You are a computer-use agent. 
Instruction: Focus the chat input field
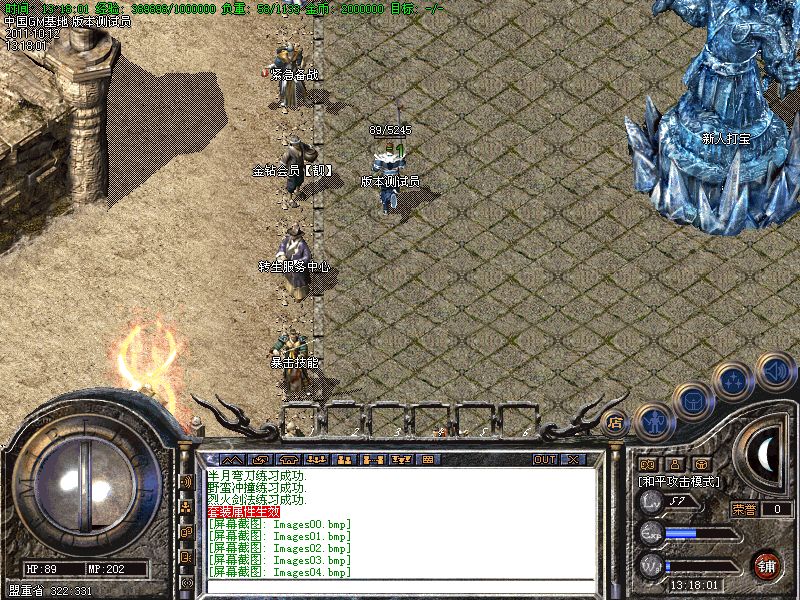click(x=400, y=585)
